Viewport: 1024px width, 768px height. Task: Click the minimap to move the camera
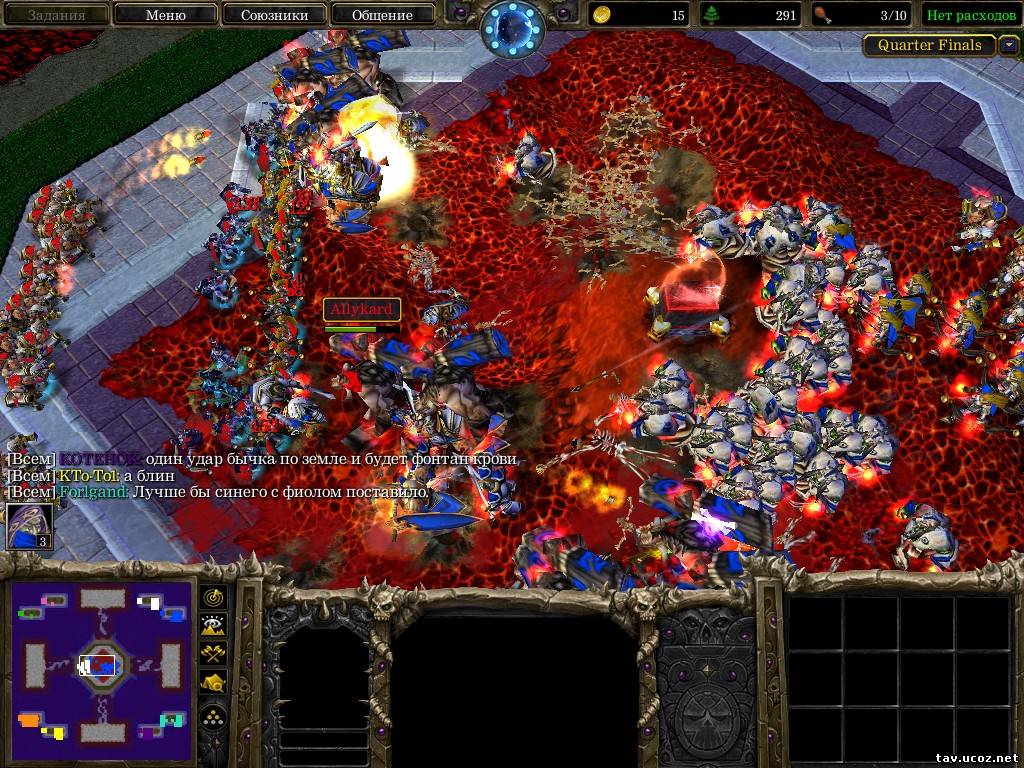[x=101, y=664]
